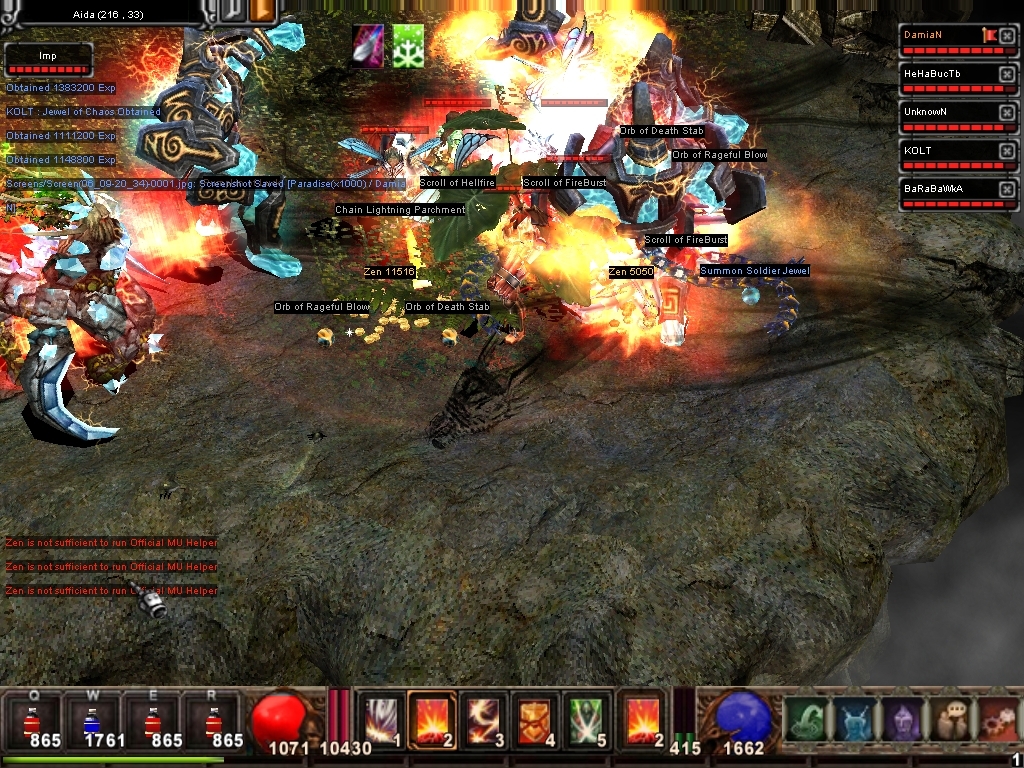Click the current active skill icon beside mana orb
Screen dimensions: 1024x768
[x=643, y=719]
